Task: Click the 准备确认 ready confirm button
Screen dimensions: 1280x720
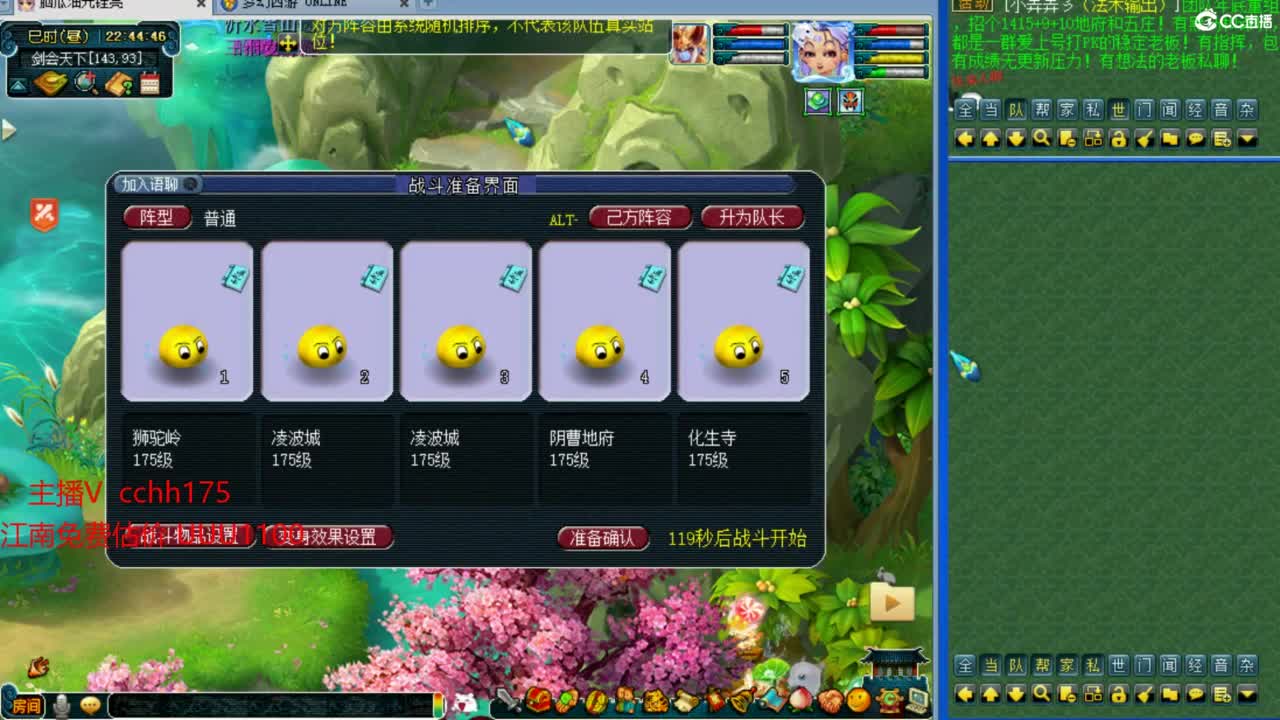Action: coord(603,537)
